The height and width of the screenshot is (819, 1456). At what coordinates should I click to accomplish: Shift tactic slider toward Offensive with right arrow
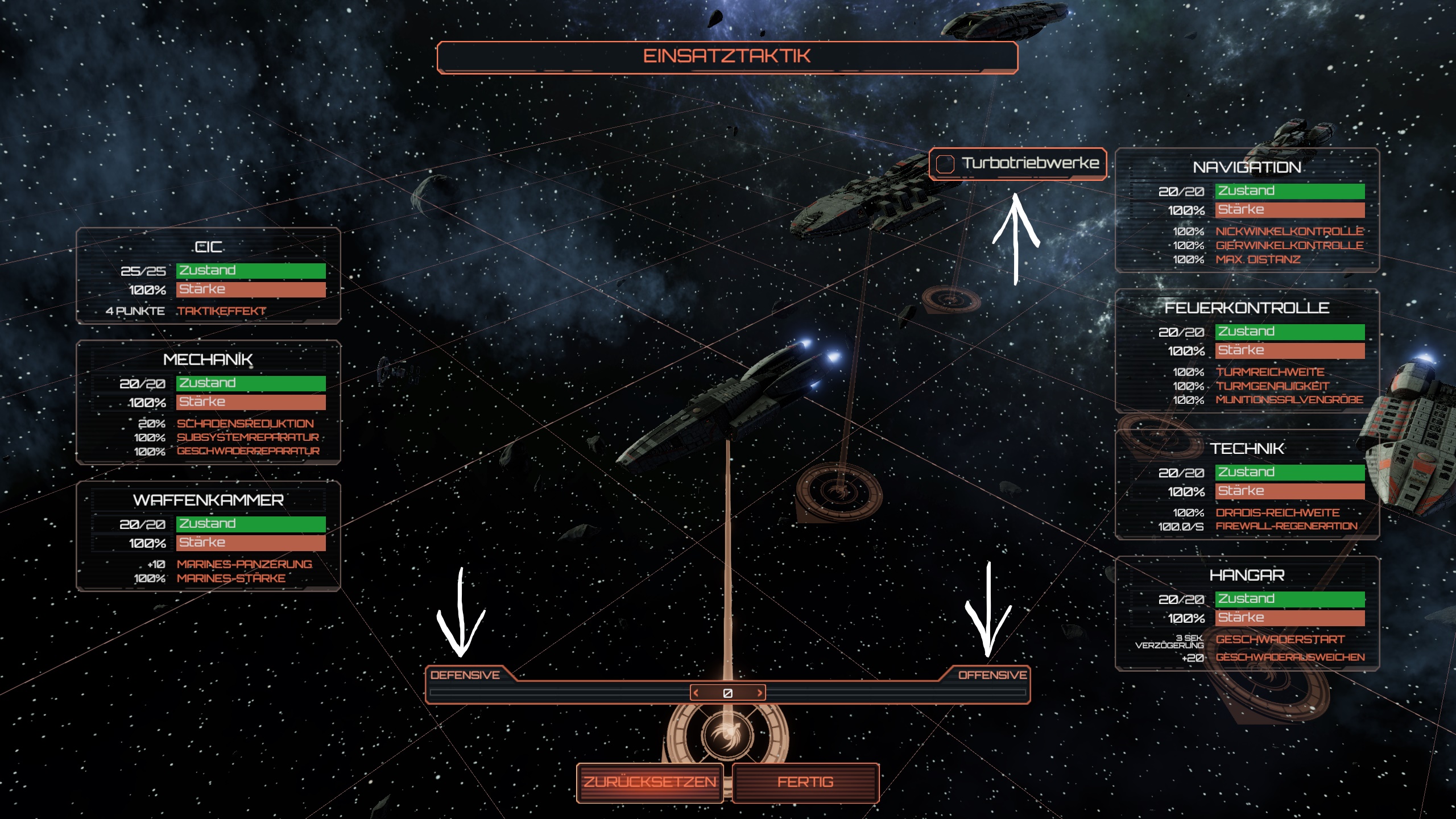pyautogui.click(x=759, y=693)
